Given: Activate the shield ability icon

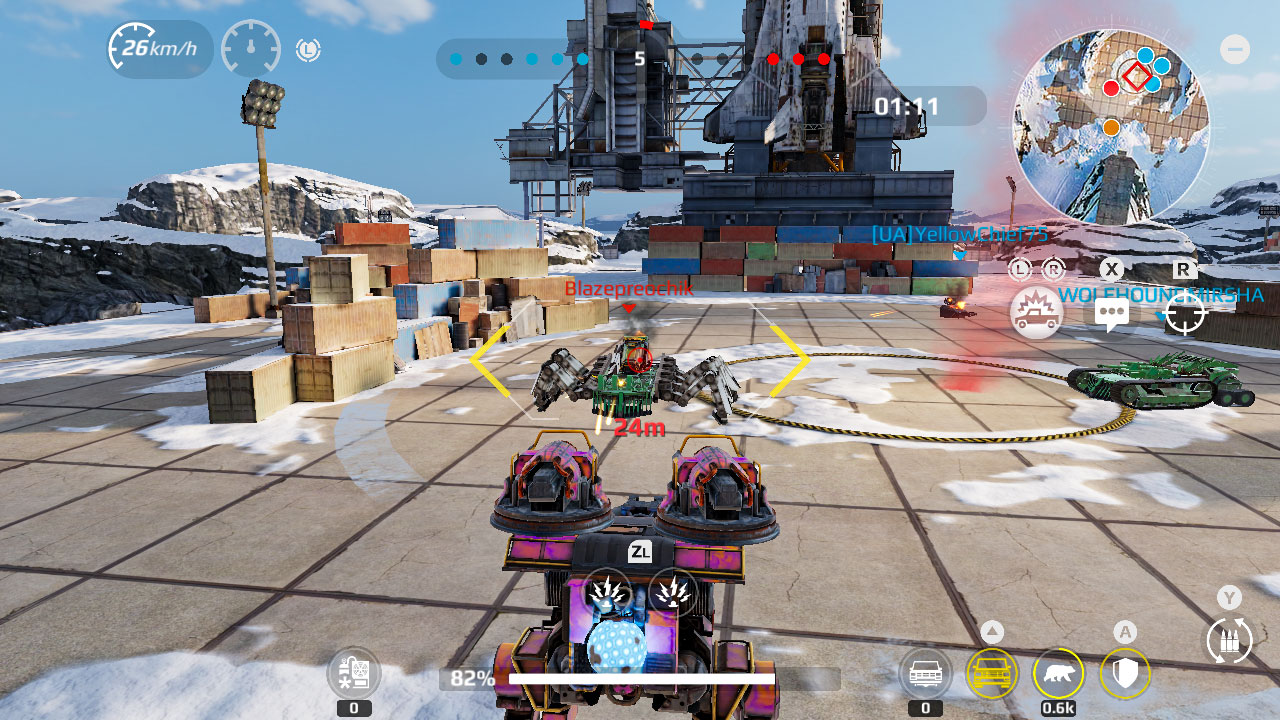Looking at the screenshot, I should click(x=1126, y=674).
